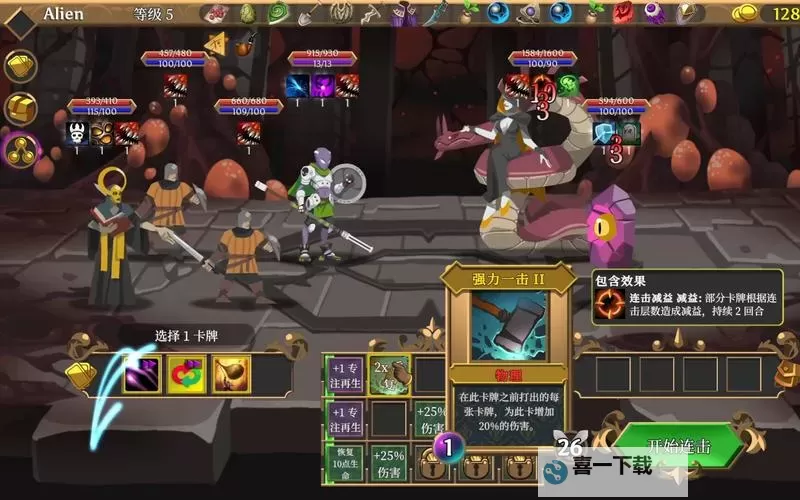Open the card deck button on left
800x500 pixels.
click(x=21, y=67)
